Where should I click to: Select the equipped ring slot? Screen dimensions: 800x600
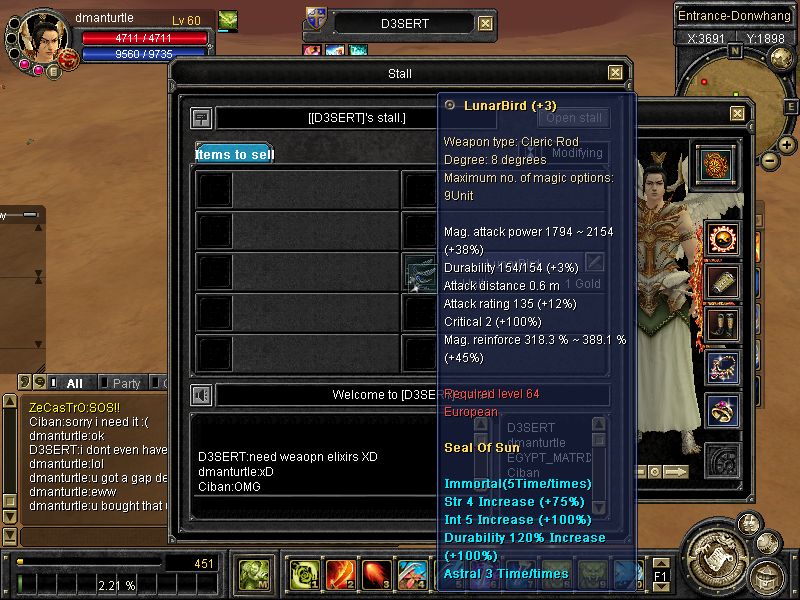click(723, 410)
